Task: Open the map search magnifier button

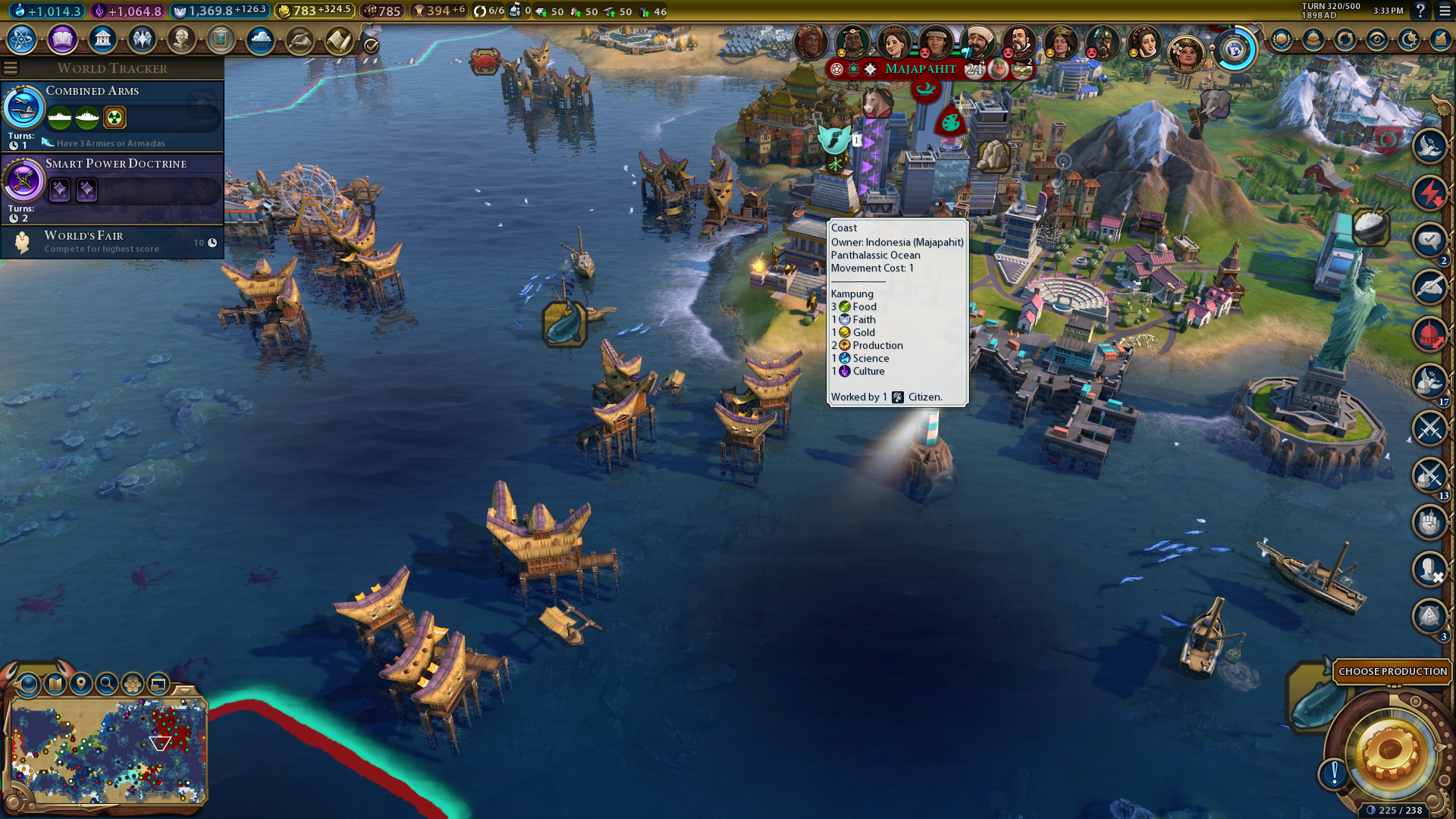Action: click(x=107, y=684)
